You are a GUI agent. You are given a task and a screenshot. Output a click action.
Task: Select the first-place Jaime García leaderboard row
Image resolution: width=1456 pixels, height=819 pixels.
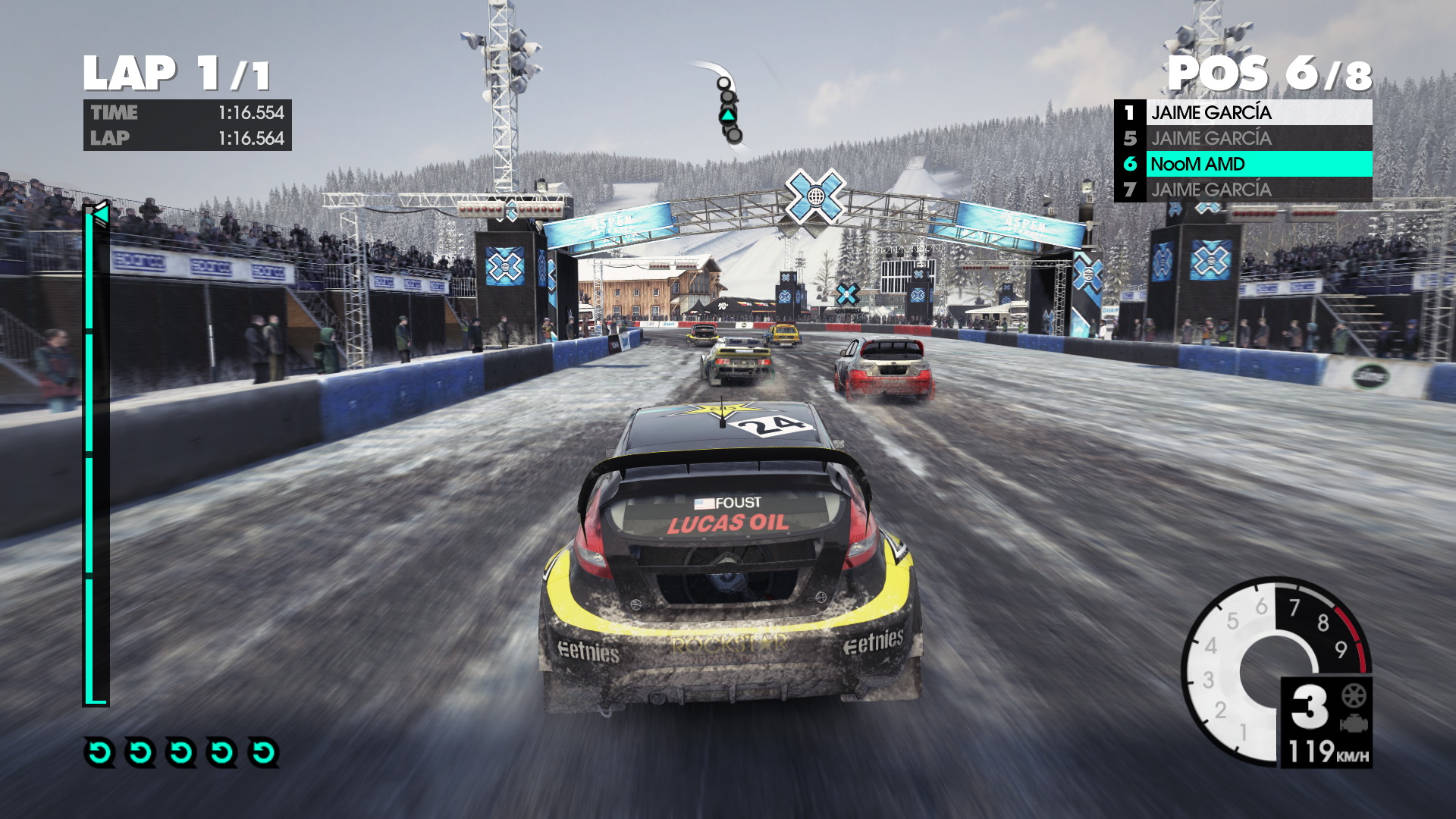[x=1244, y=113]
